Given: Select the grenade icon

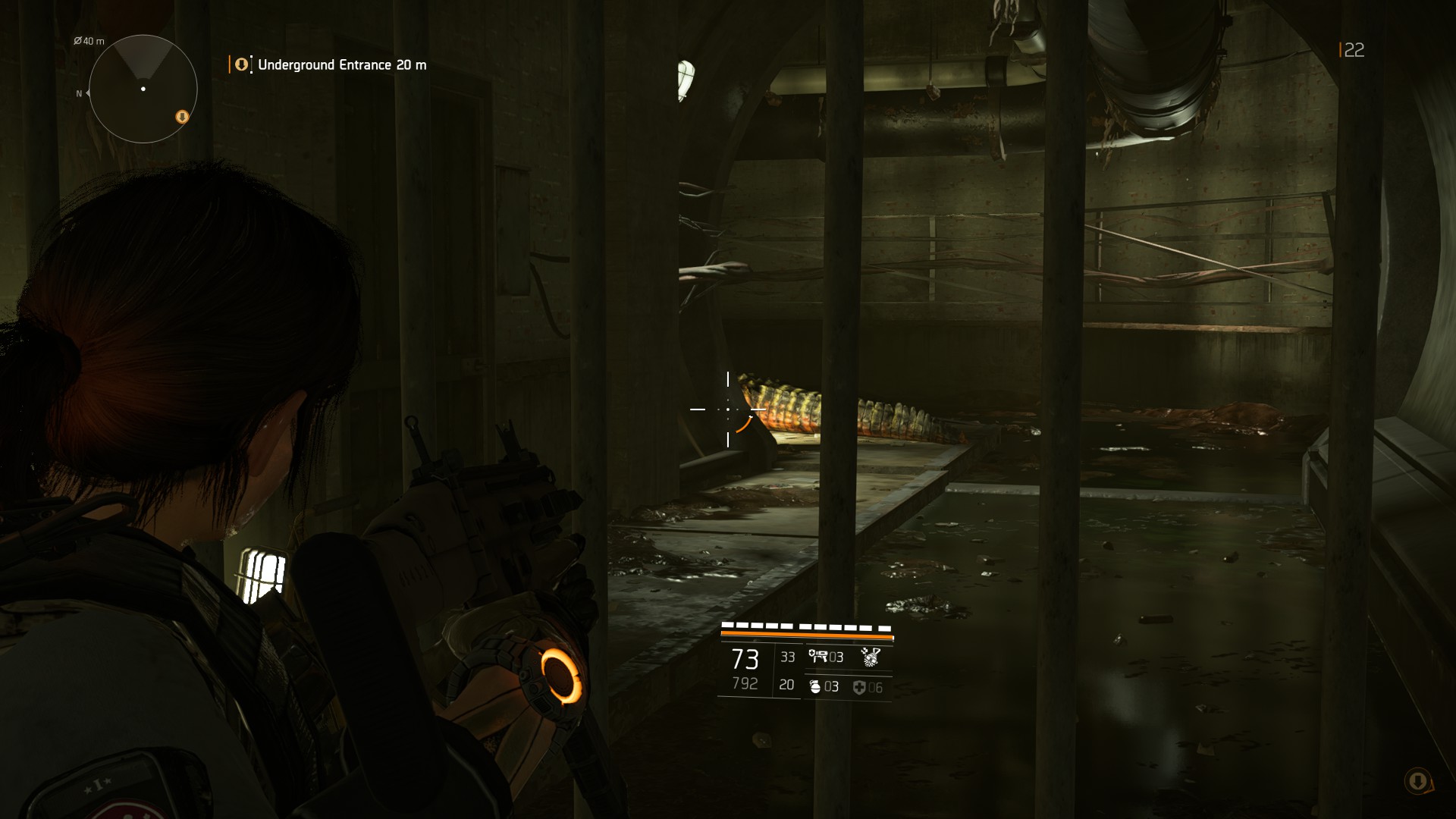Looking at the screenshot, I should click(x=815, y=687).
